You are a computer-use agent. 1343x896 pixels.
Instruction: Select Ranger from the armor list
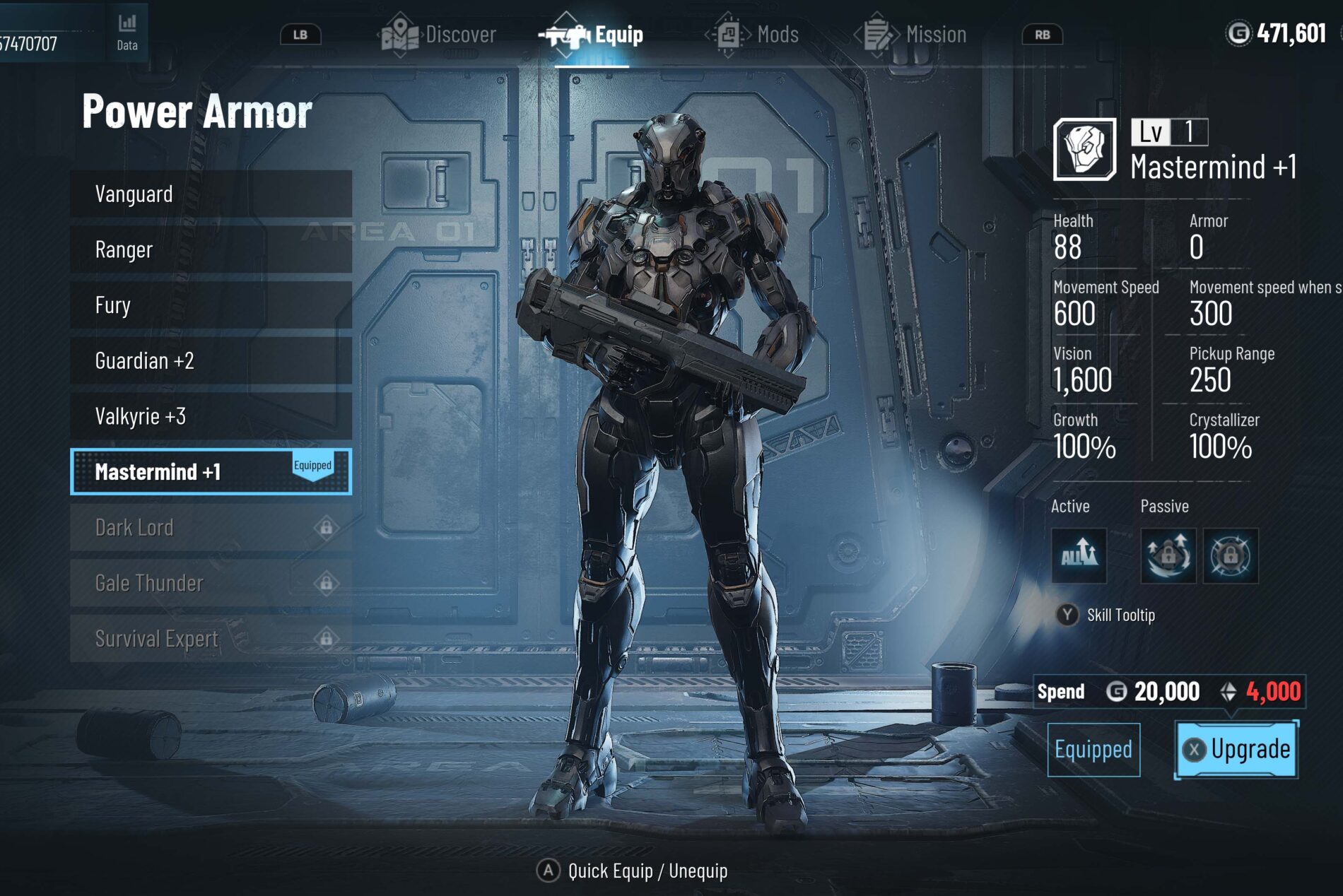point(211,249)
